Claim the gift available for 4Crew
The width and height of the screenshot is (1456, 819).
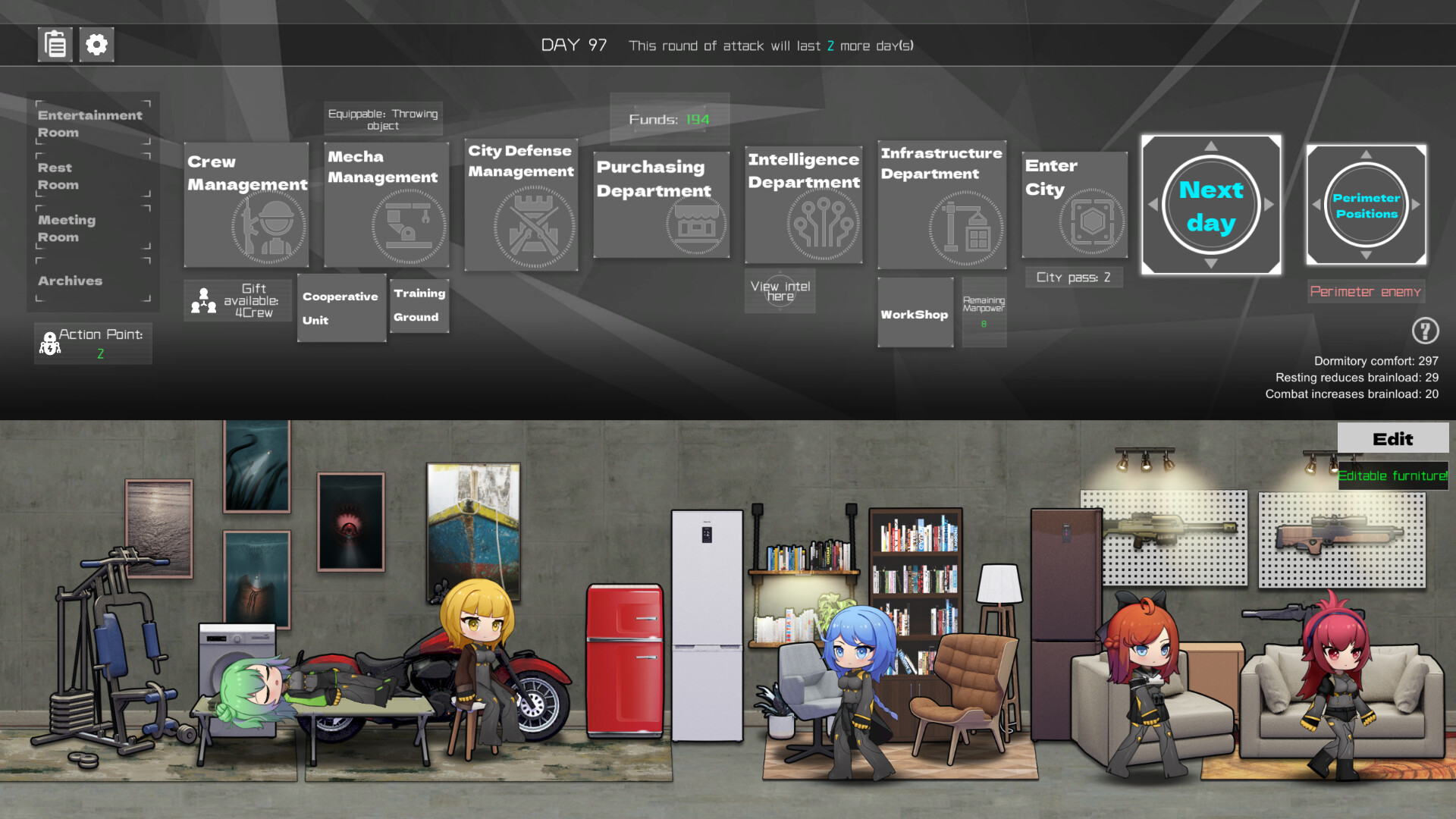click(x=237, y=300)
